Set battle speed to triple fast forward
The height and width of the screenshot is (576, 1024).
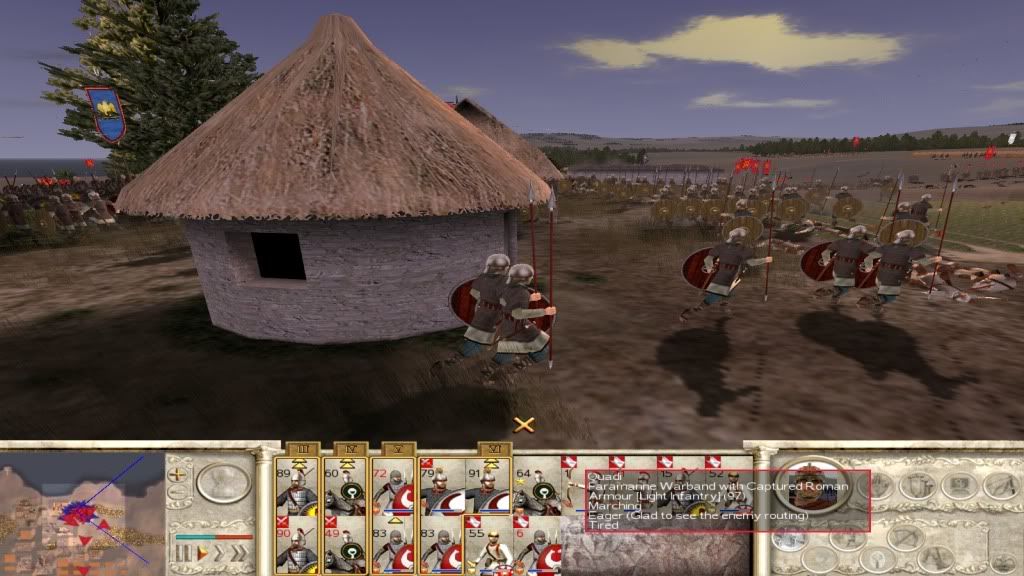tap(239, 551)
